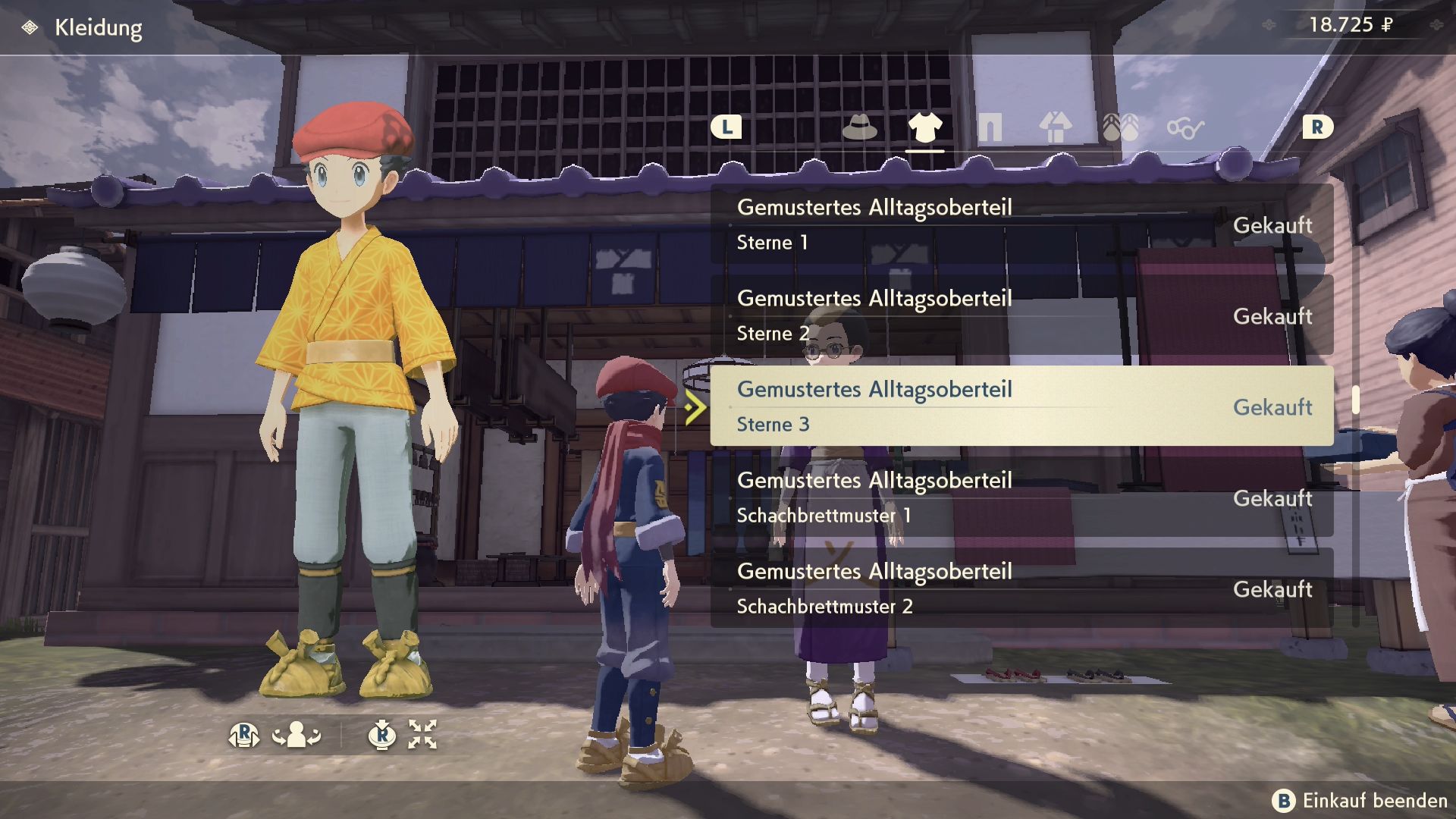Show the kimono outfit category tab
This screenshot has width=1456, height=819.
coord(1055,127)
